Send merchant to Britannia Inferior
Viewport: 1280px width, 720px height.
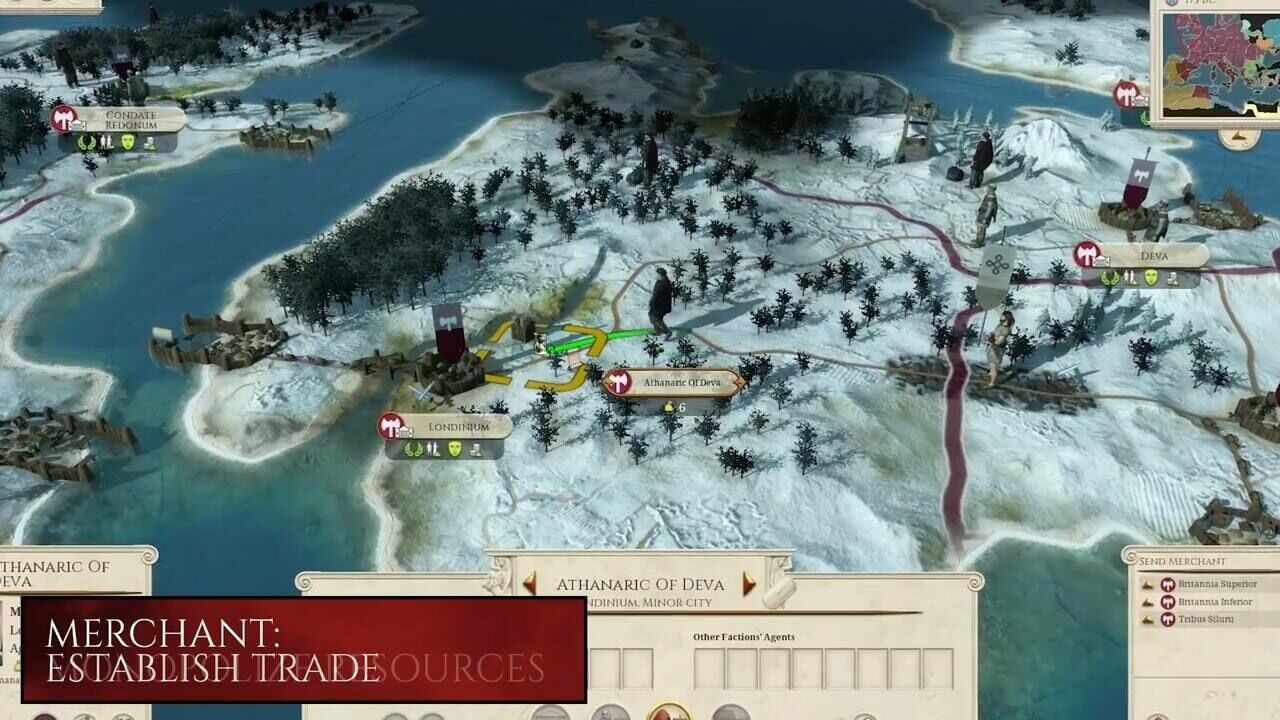1215,602
